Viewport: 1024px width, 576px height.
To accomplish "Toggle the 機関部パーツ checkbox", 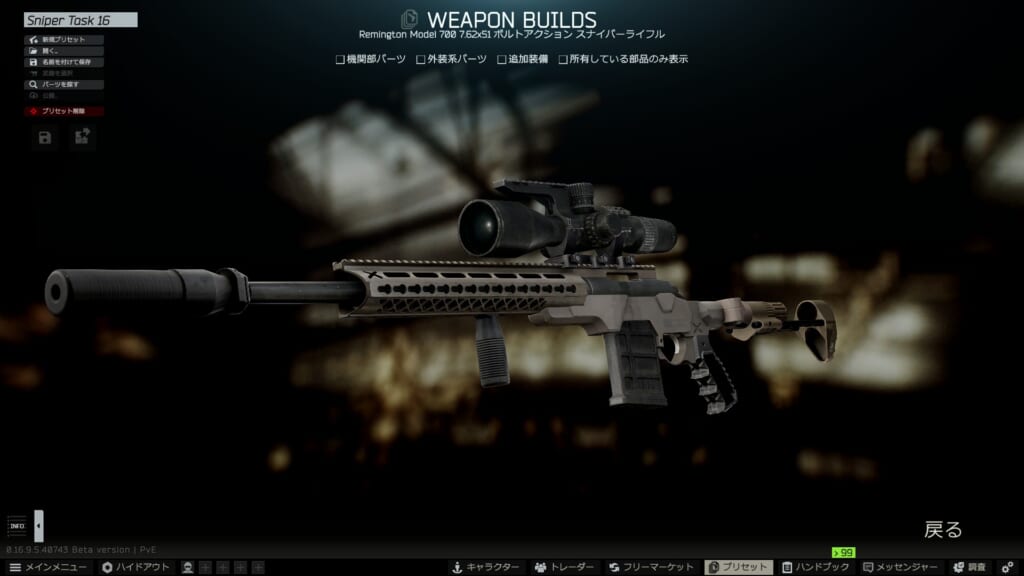I will pyautogui.click(x=341, y=59).
